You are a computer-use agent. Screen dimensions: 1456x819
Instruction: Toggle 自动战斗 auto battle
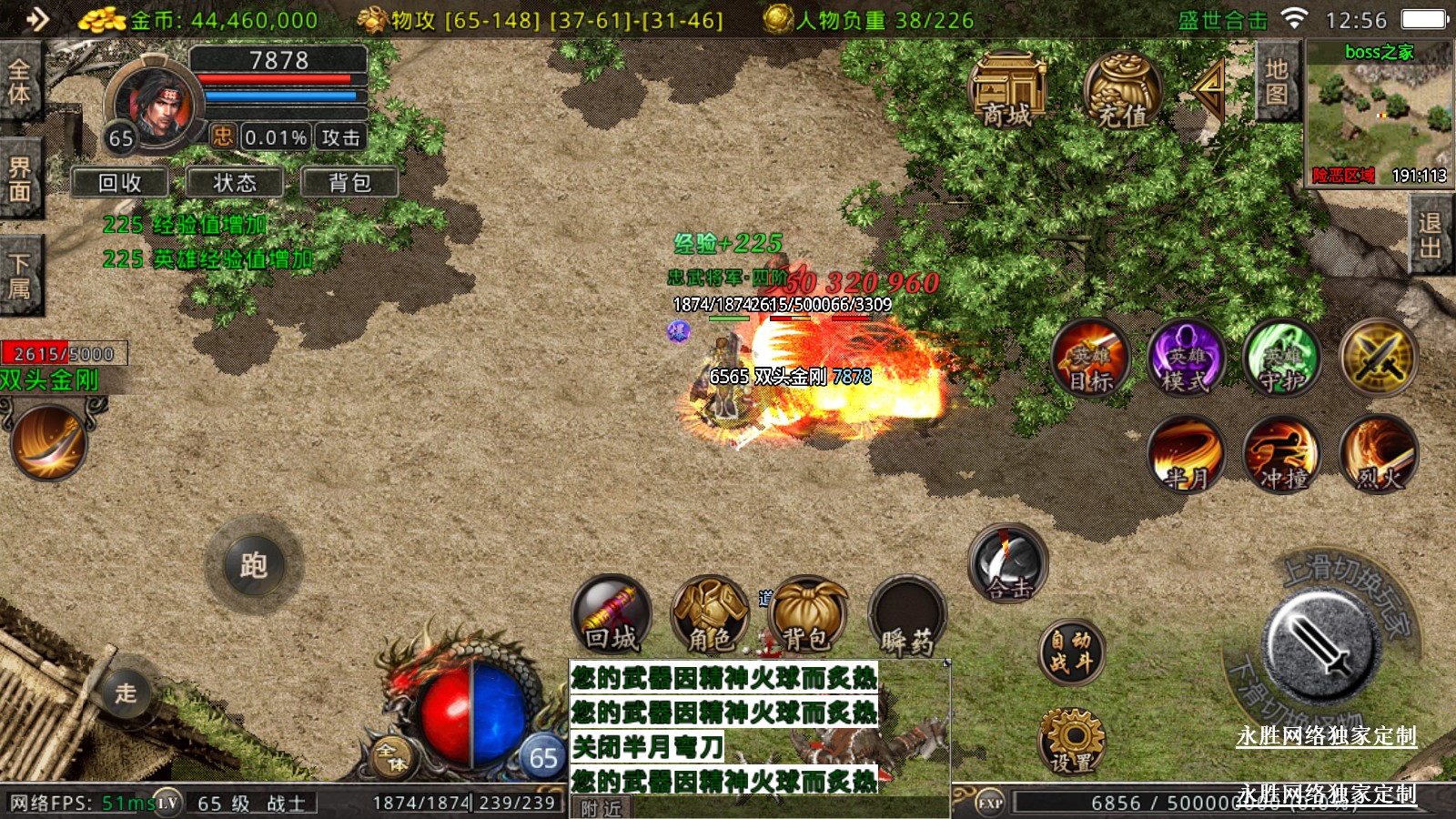1072,652
